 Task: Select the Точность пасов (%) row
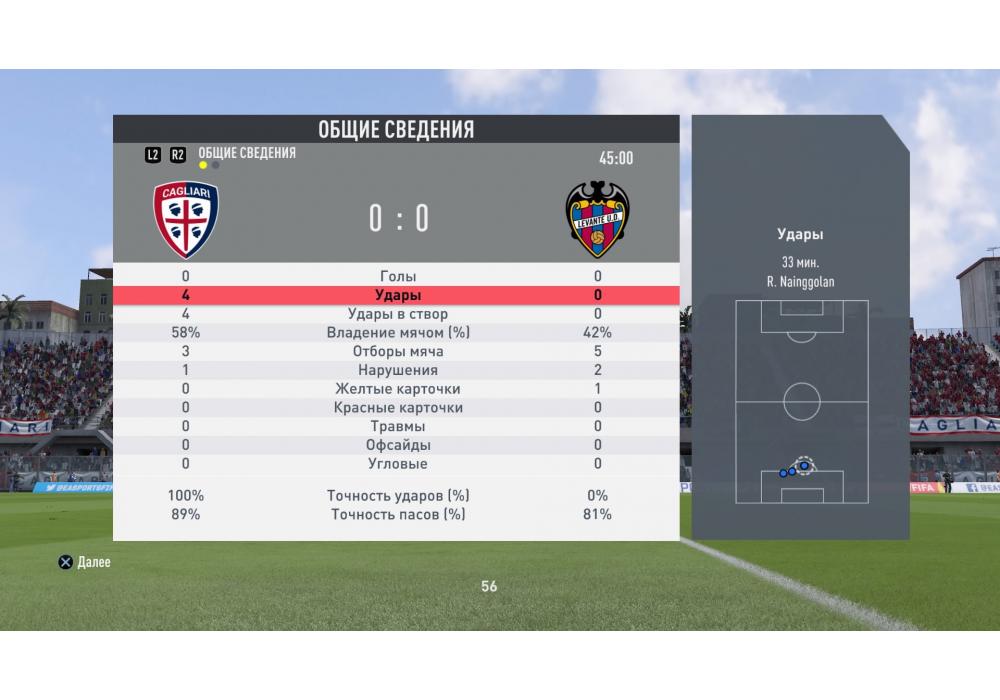pyautogui.click(x=398, y=514)
